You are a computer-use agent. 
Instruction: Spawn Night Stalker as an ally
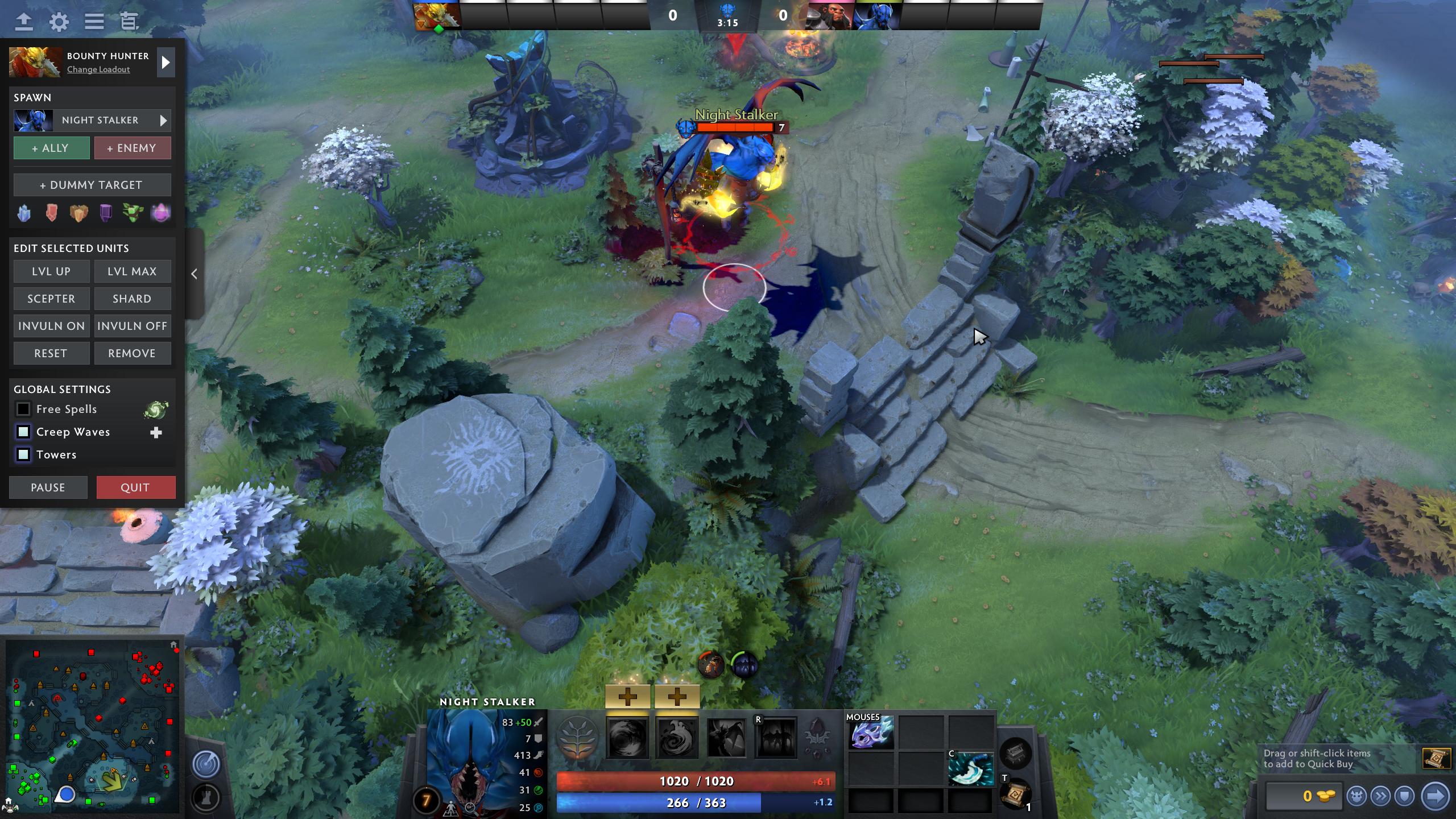click(51, 148)
